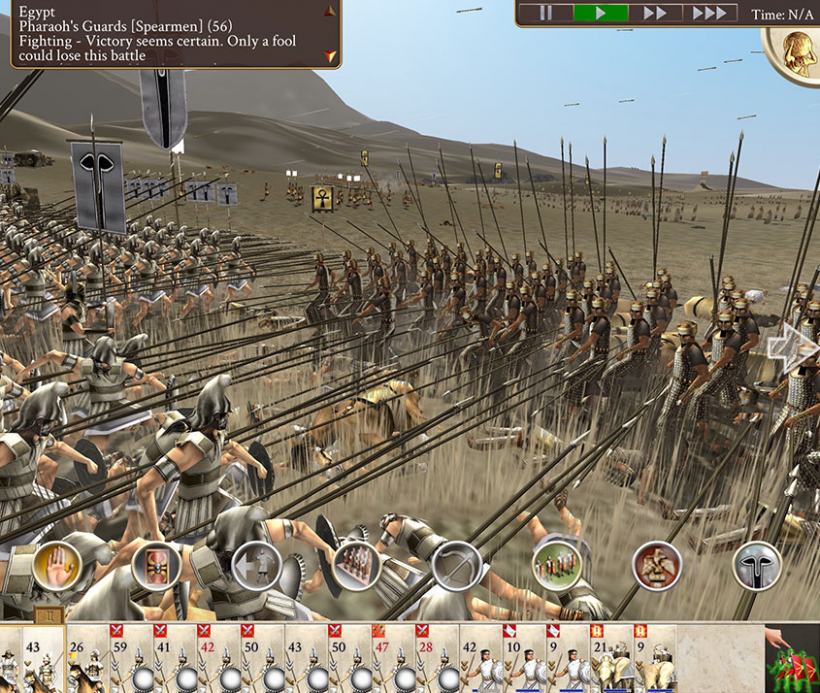Switch to double fast-forward speed
This screenshot has height=693, width=820.
pyautogui.click(x=655, y=13)
